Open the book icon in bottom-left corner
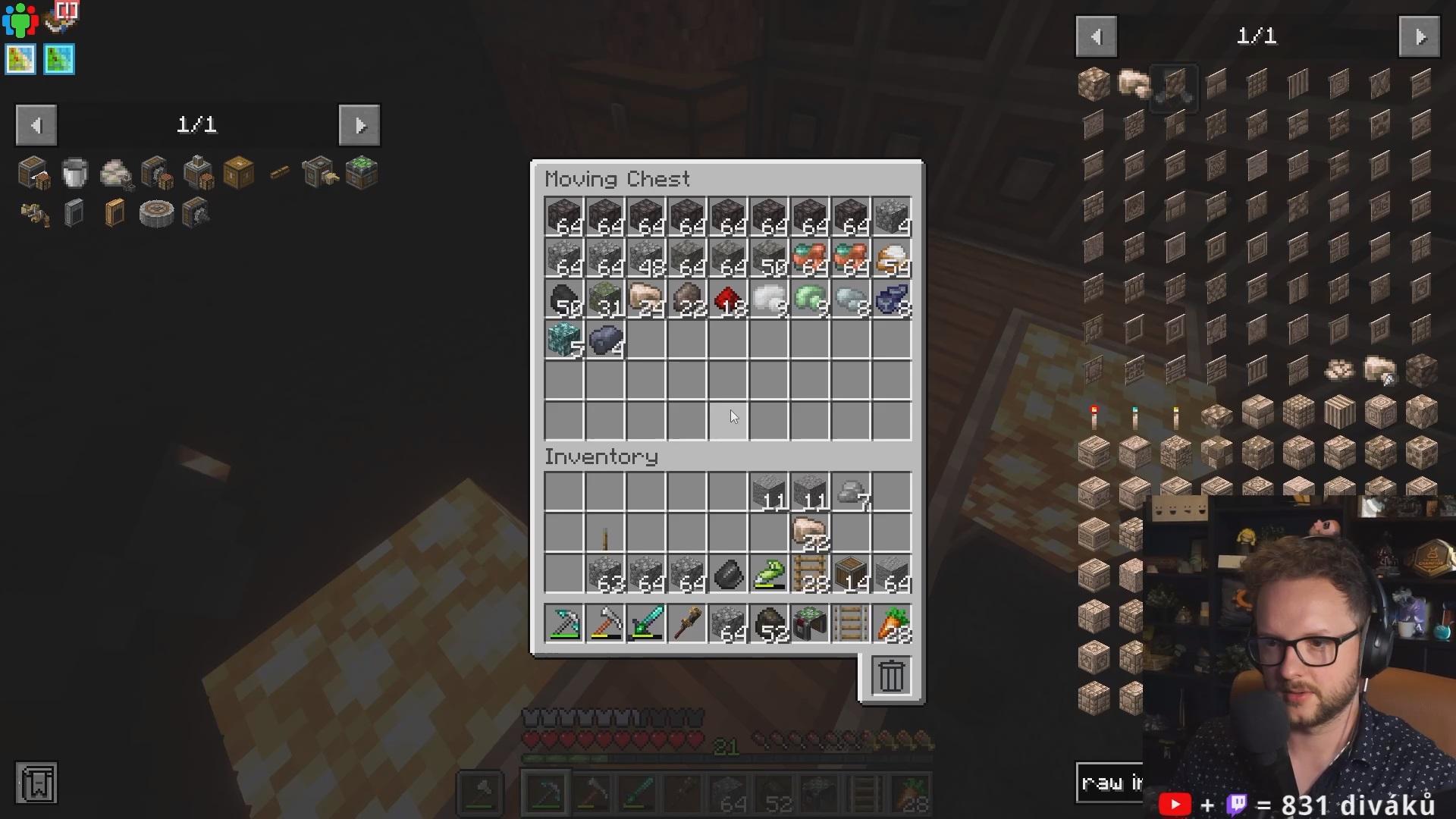This screenshot has width=1456, height=819. pyautogui.click(x=36, y=783)
